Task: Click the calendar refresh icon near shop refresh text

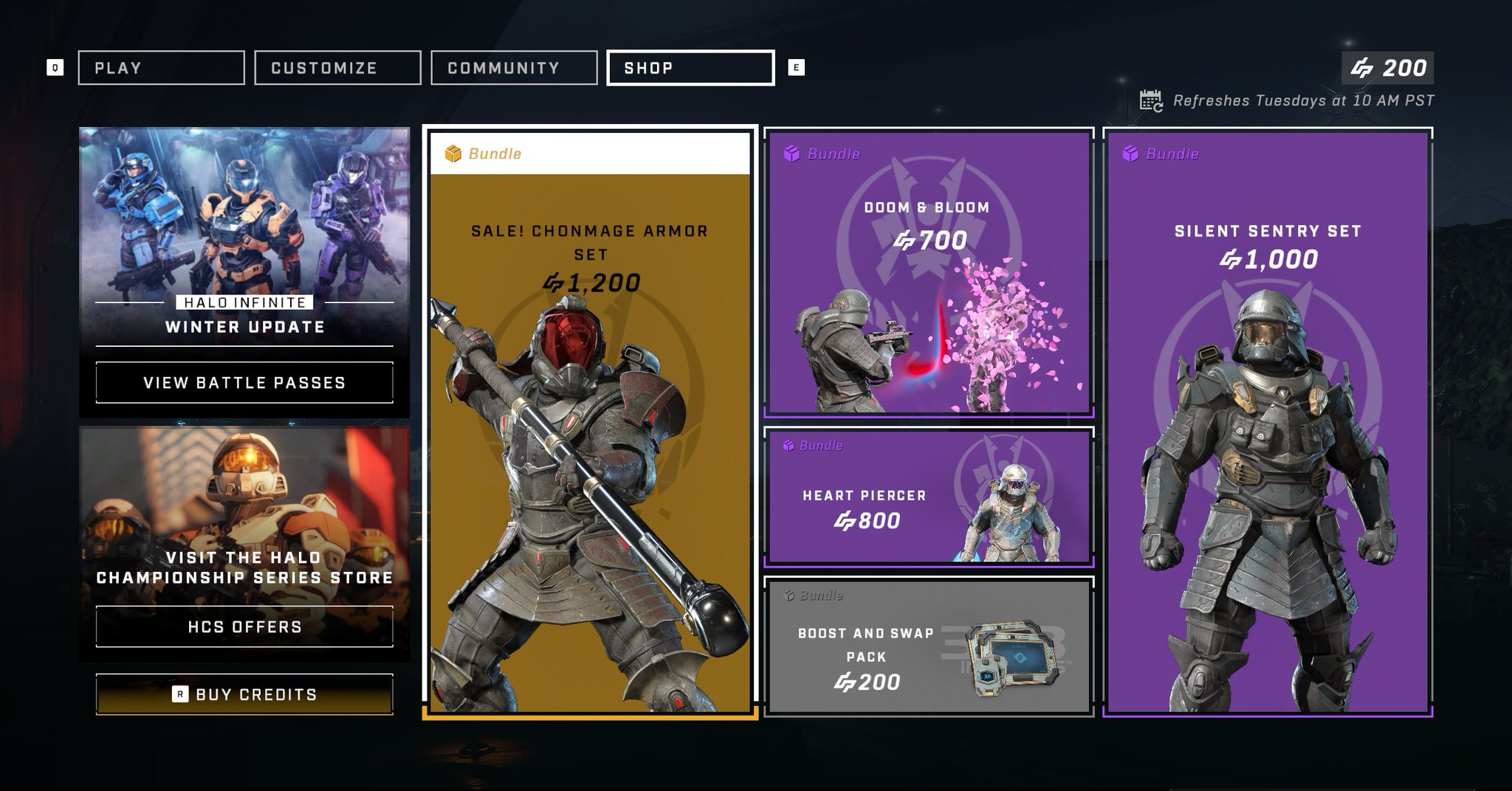Action: pyautogui.click(x=1150, y=100)
